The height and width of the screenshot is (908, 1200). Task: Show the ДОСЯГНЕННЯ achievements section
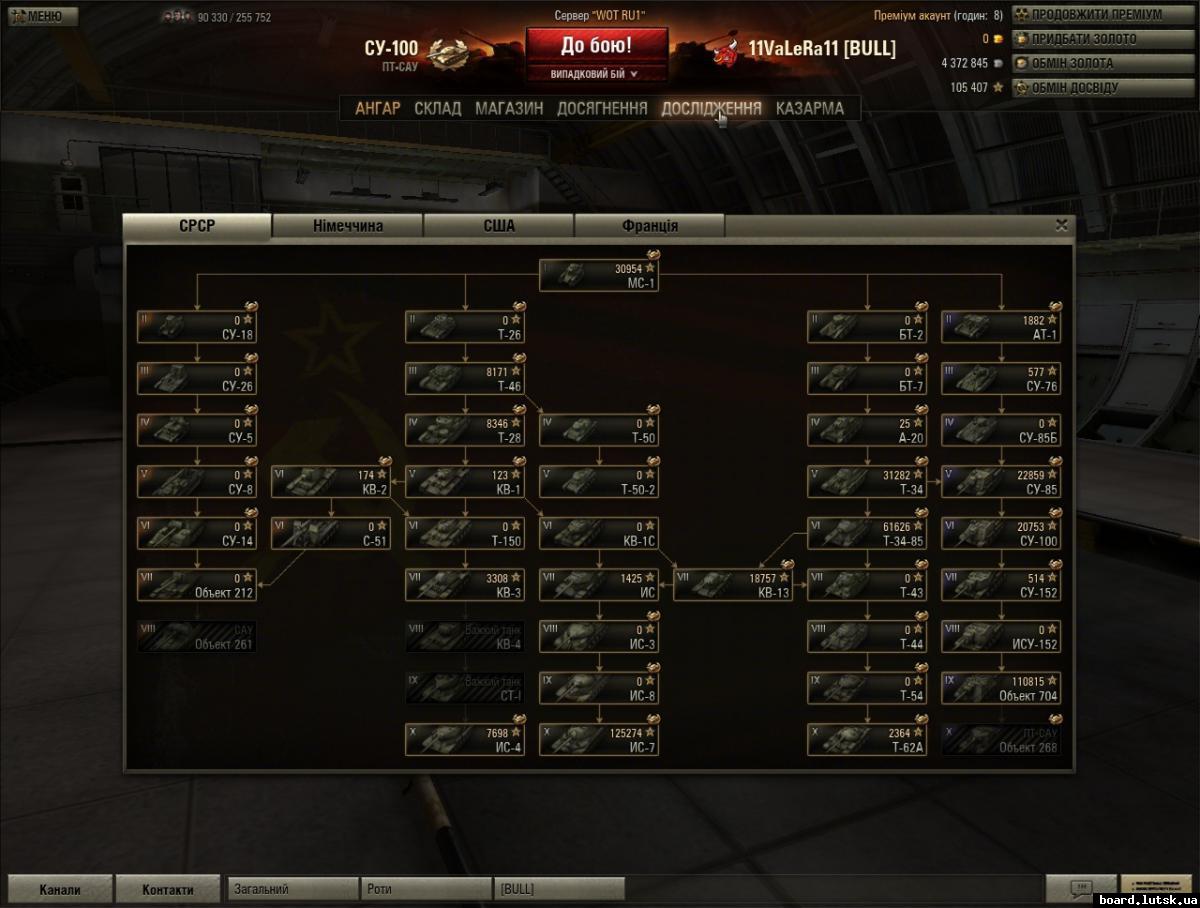[602, 108]
